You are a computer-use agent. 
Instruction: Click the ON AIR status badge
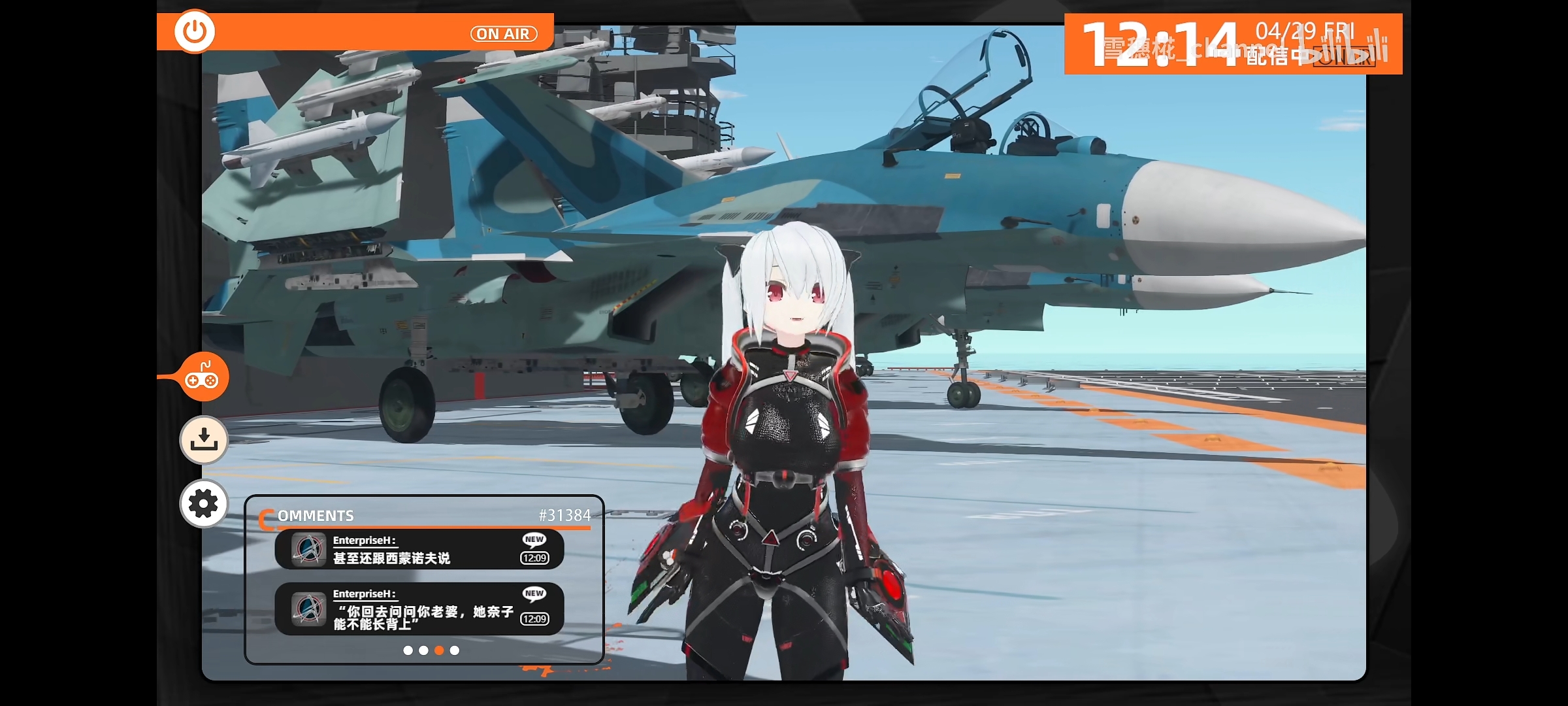tap(504, 34)
